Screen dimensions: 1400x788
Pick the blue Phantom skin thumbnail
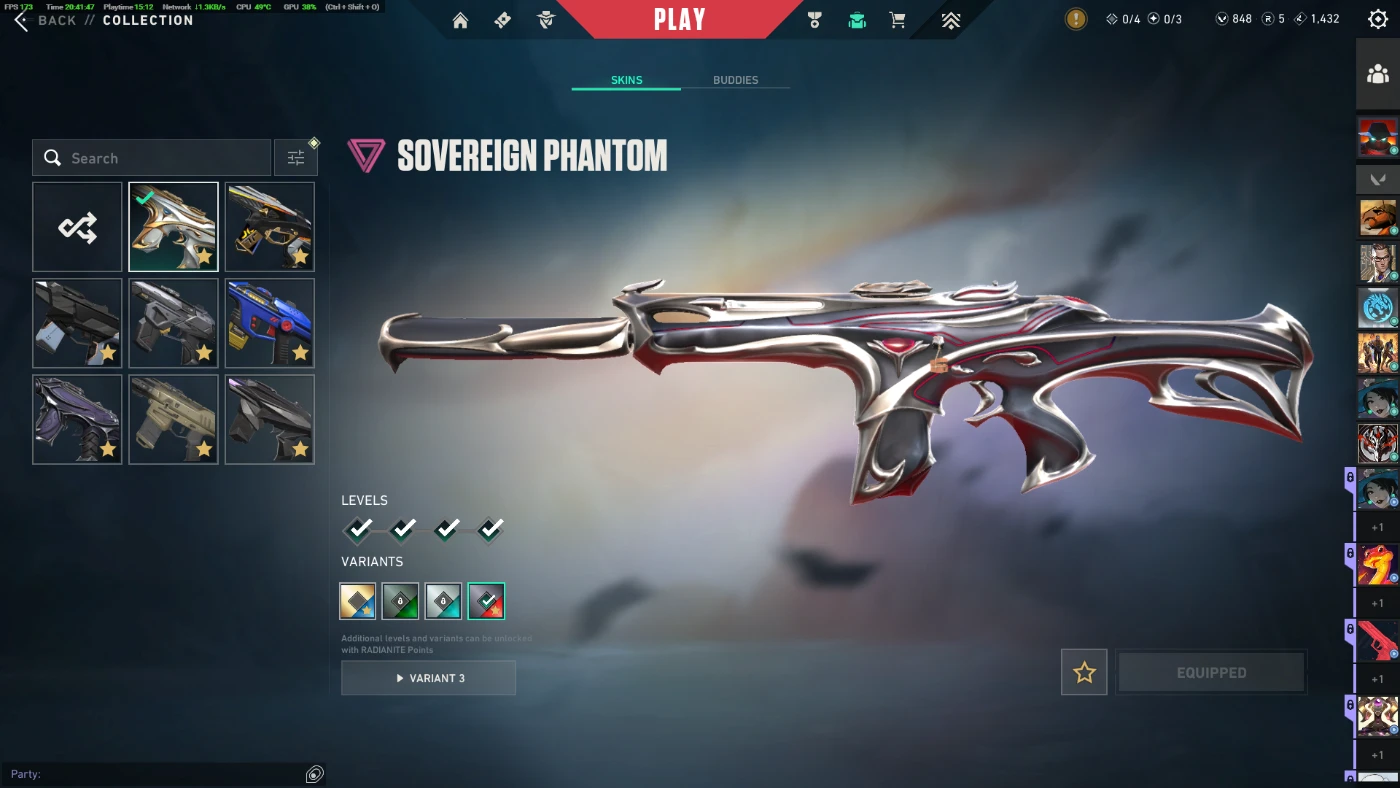tap(270, 323)
